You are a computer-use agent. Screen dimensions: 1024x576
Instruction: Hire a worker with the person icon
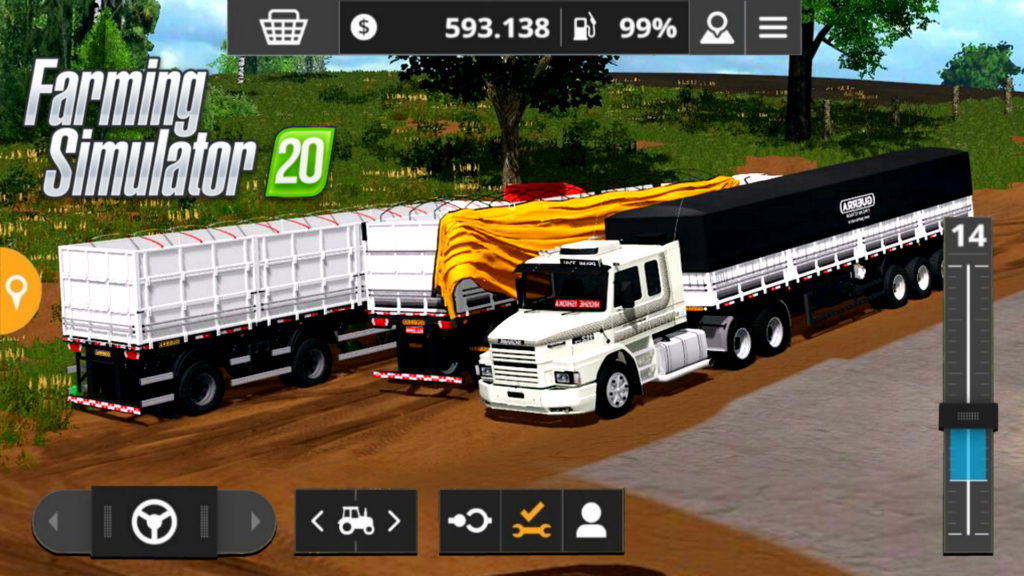[x=592, y=521]
